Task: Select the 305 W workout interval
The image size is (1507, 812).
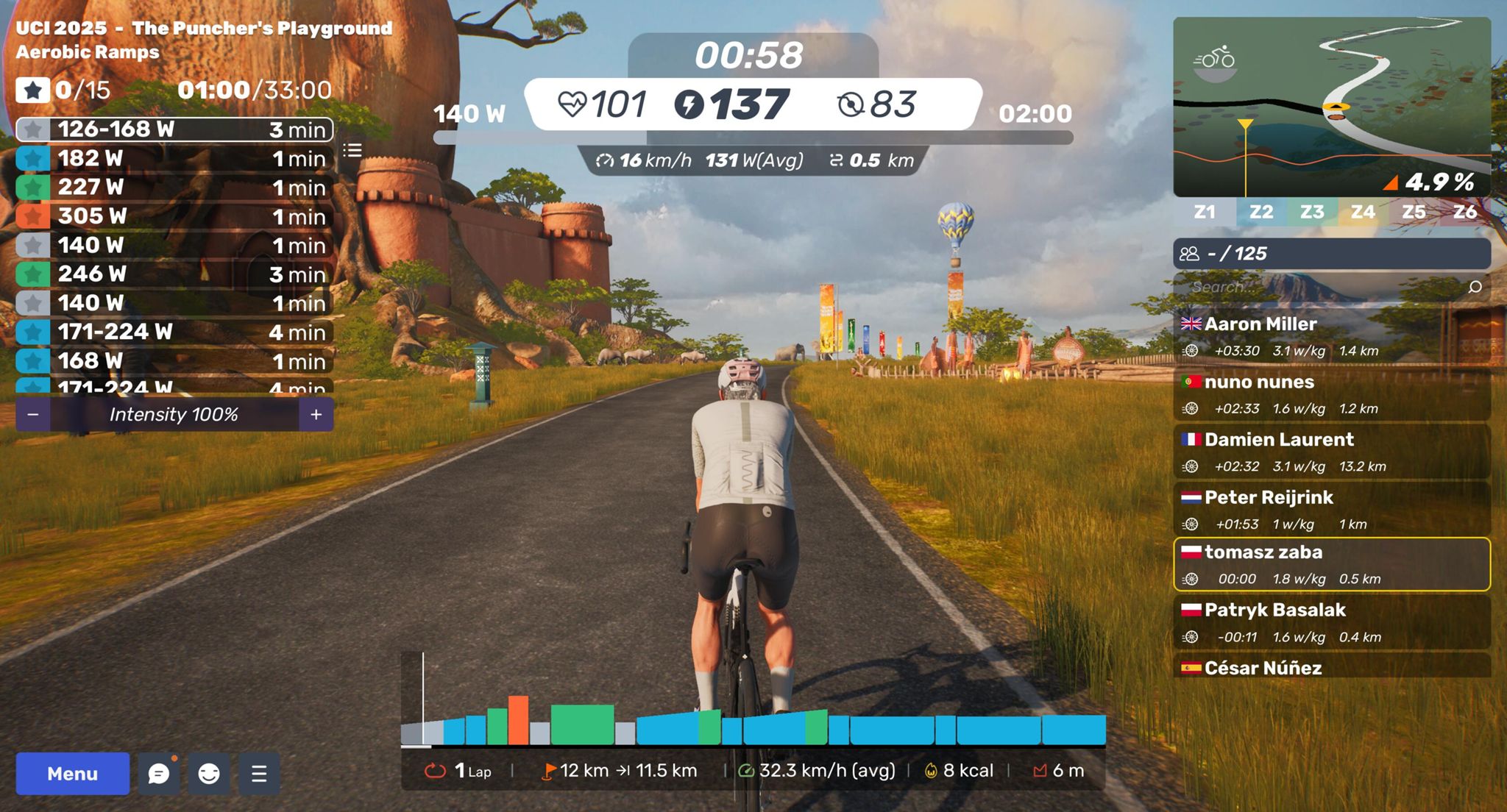Action: click(174, 216)
